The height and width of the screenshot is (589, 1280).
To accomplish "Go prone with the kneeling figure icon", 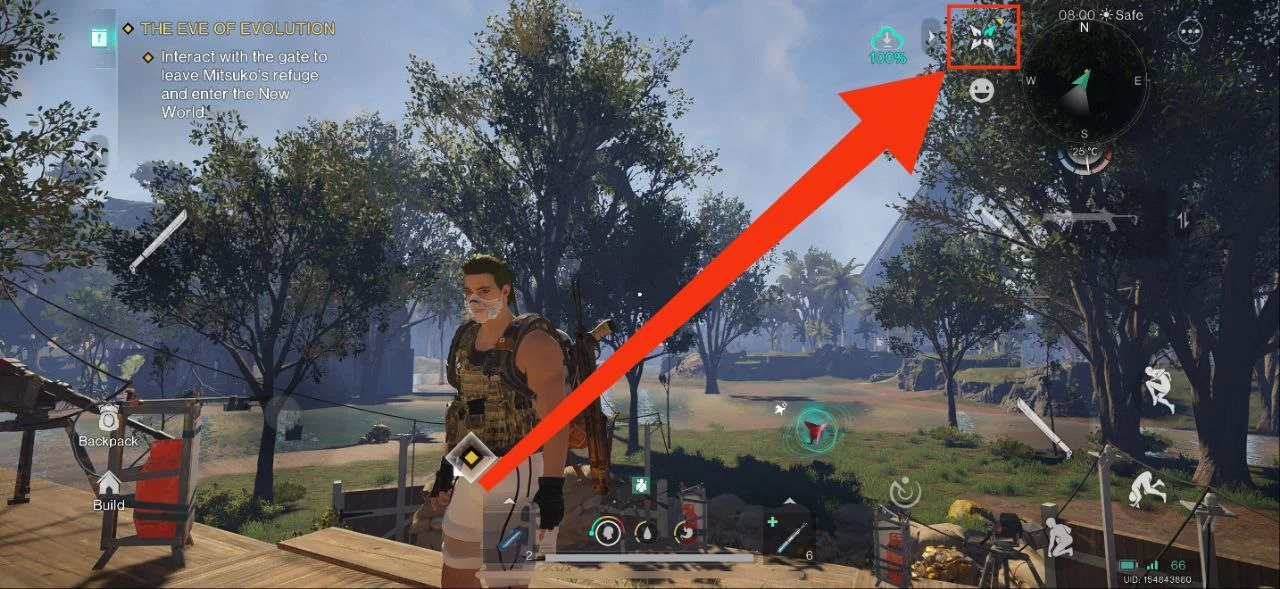I will pos(1056,538).
